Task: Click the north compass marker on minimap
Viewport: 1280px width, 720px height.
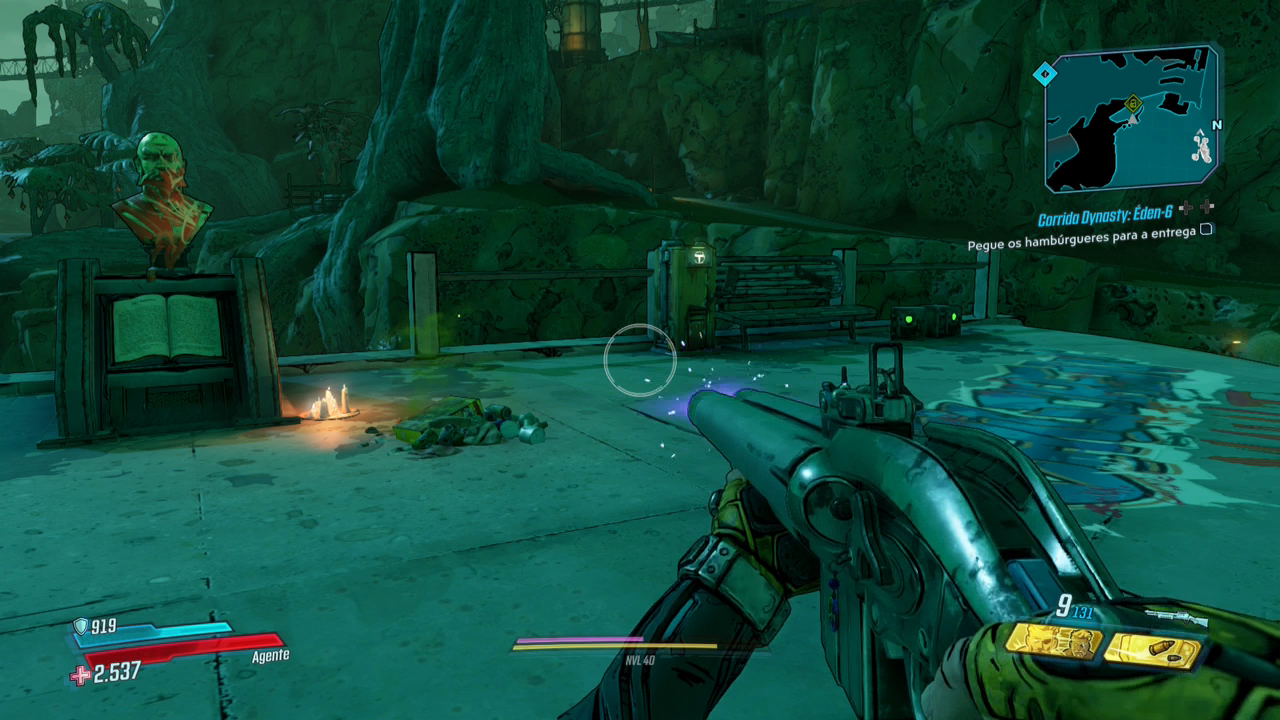Action: pos(1216,125)
